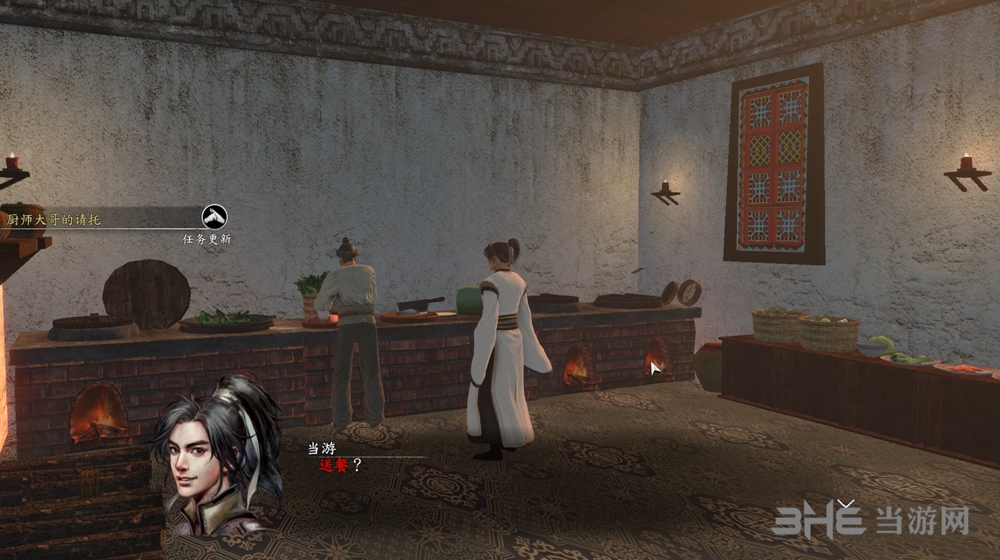The height and width of the screenshot is (560, 1000).
Task: Open the 厨师大哥的请托 quest notification
Action: click(55, 218)
